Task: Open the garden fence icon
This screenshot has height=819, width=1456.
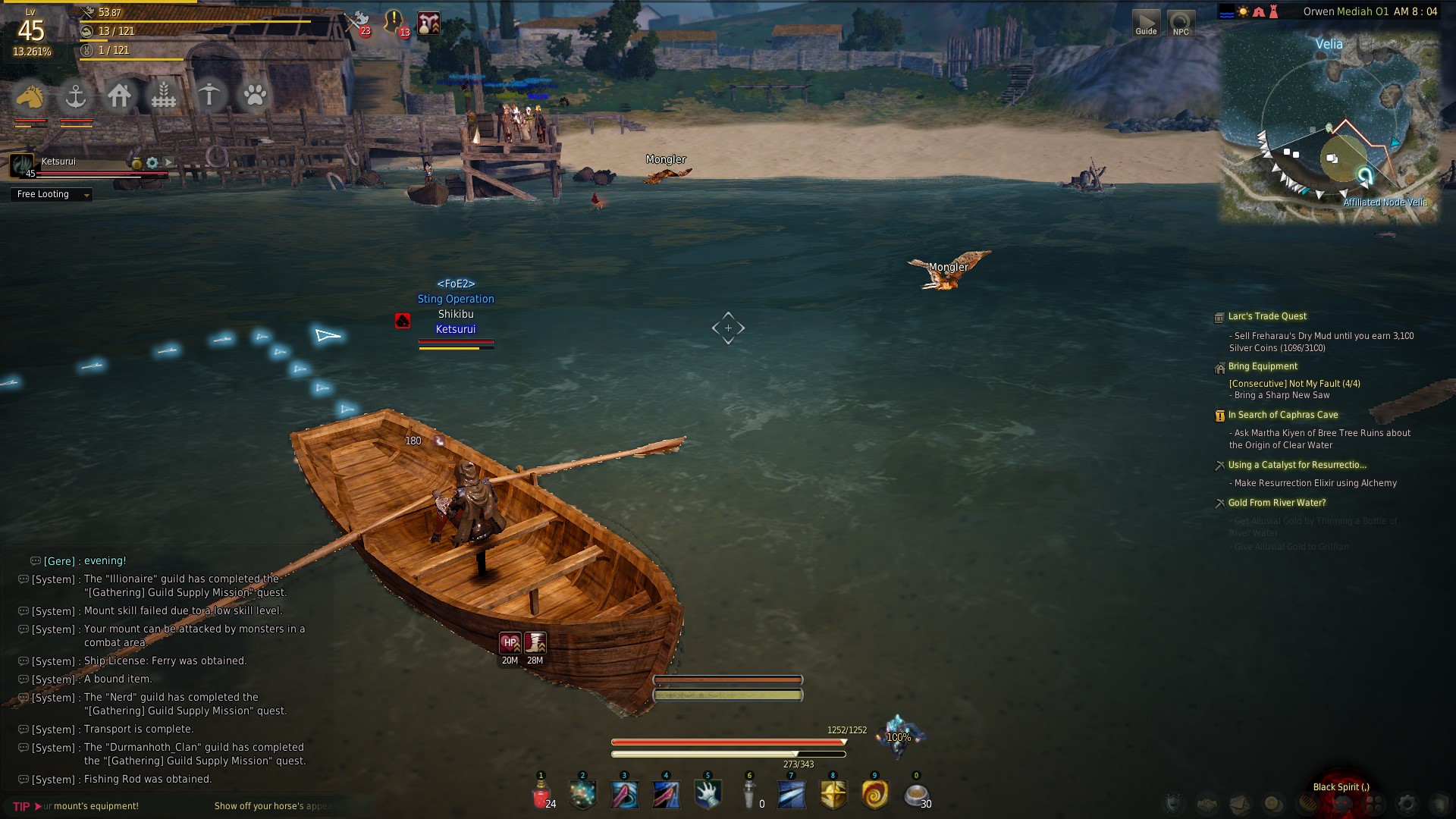Action: click(164, 96)
